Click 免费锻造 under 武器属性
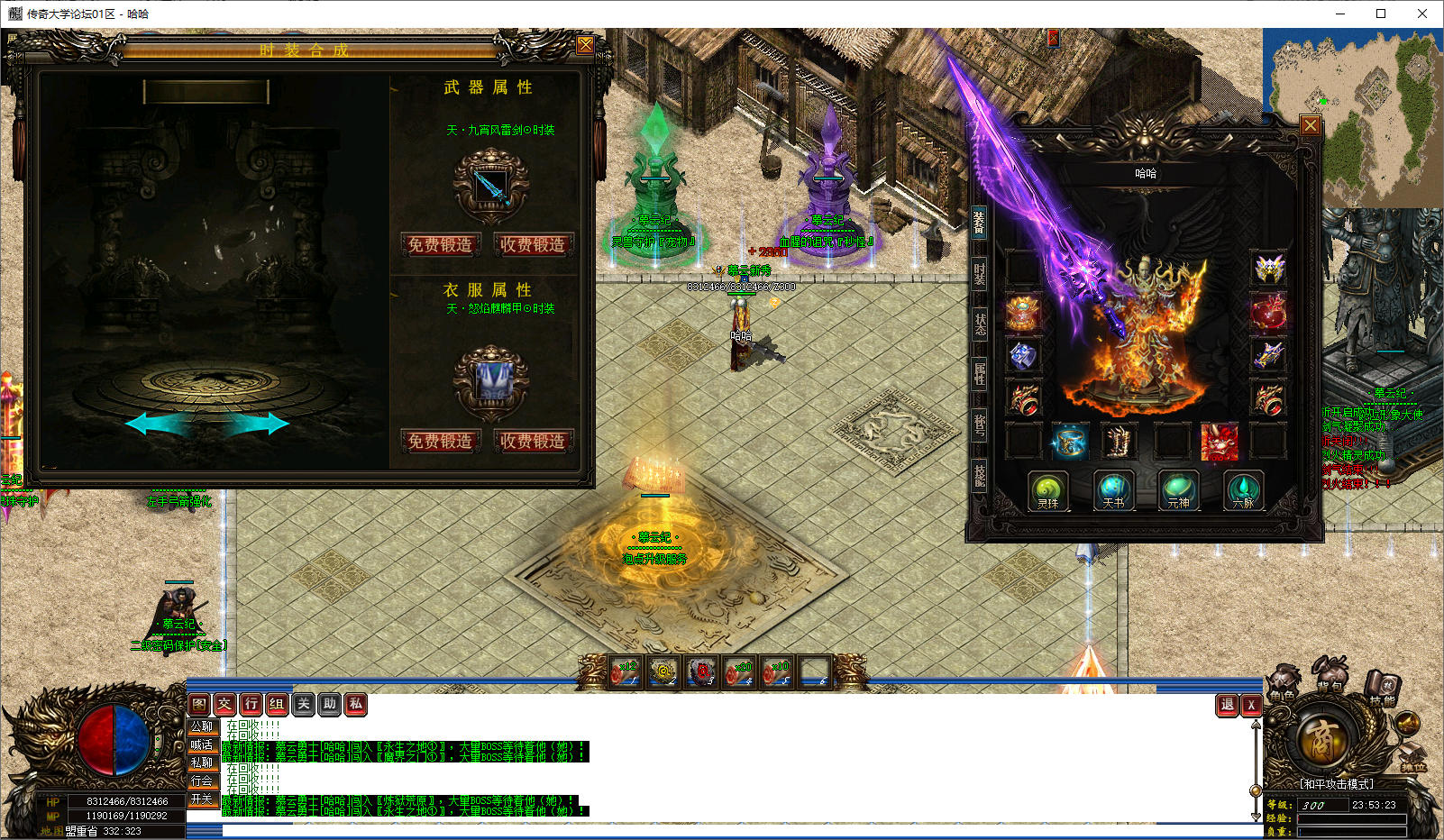Viewport: 1444px width, 840px height. (x=440, y=244)
